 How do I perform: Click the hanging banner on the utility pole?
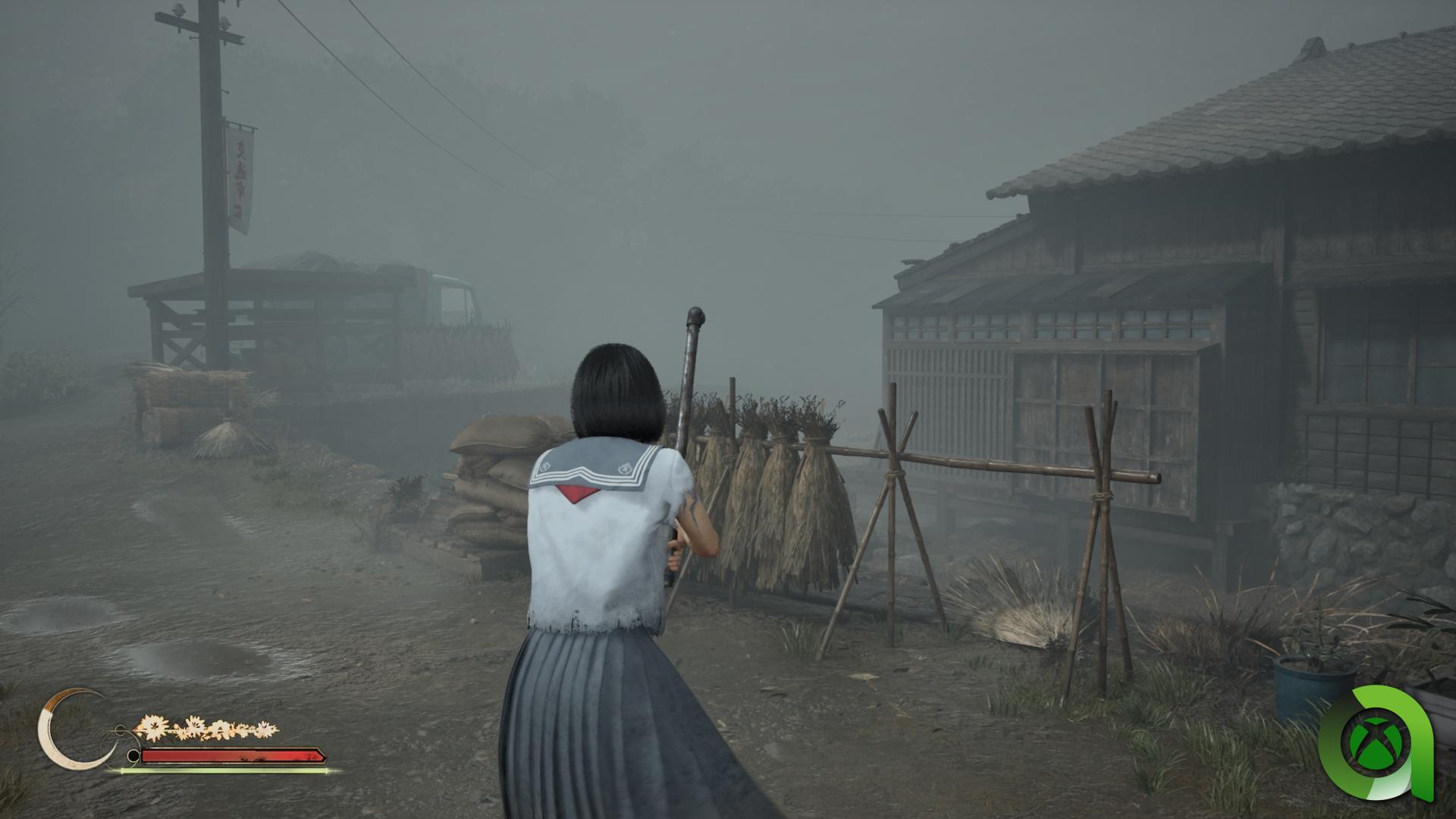pyautogui.click(x=238, y=176)
